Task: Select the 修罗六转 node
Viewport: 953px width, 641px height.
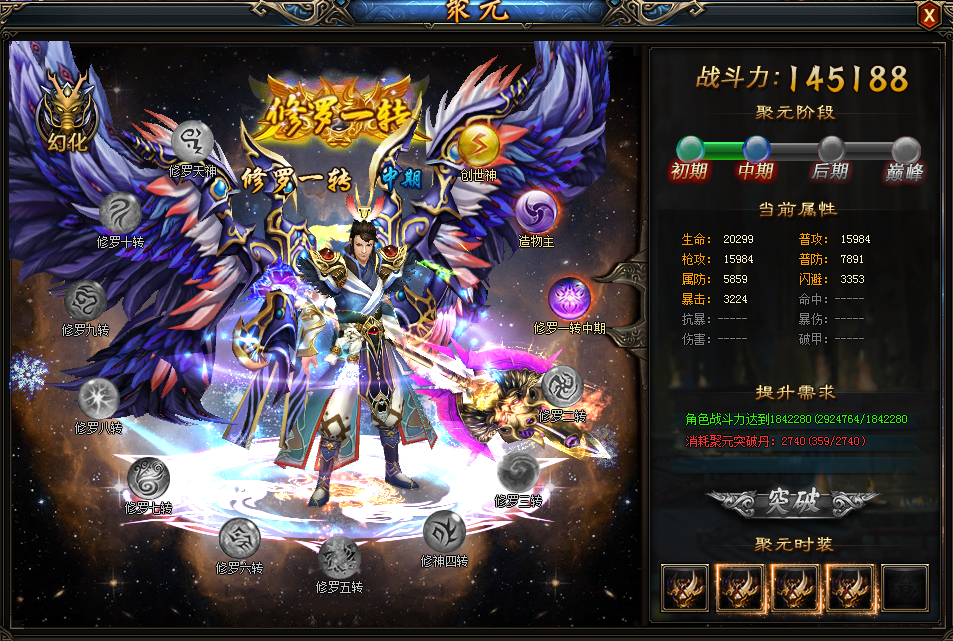Action: click(240, 538)
